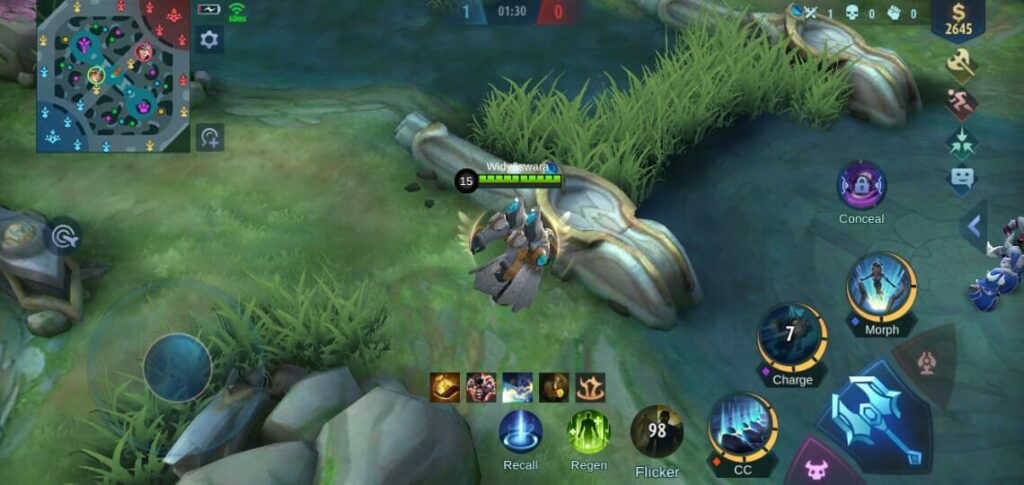The width and height of the screenshot is (1024, 485).
Task: Select the Flicker battle spell
Action: pyautogui.click(x=656, y=432)
